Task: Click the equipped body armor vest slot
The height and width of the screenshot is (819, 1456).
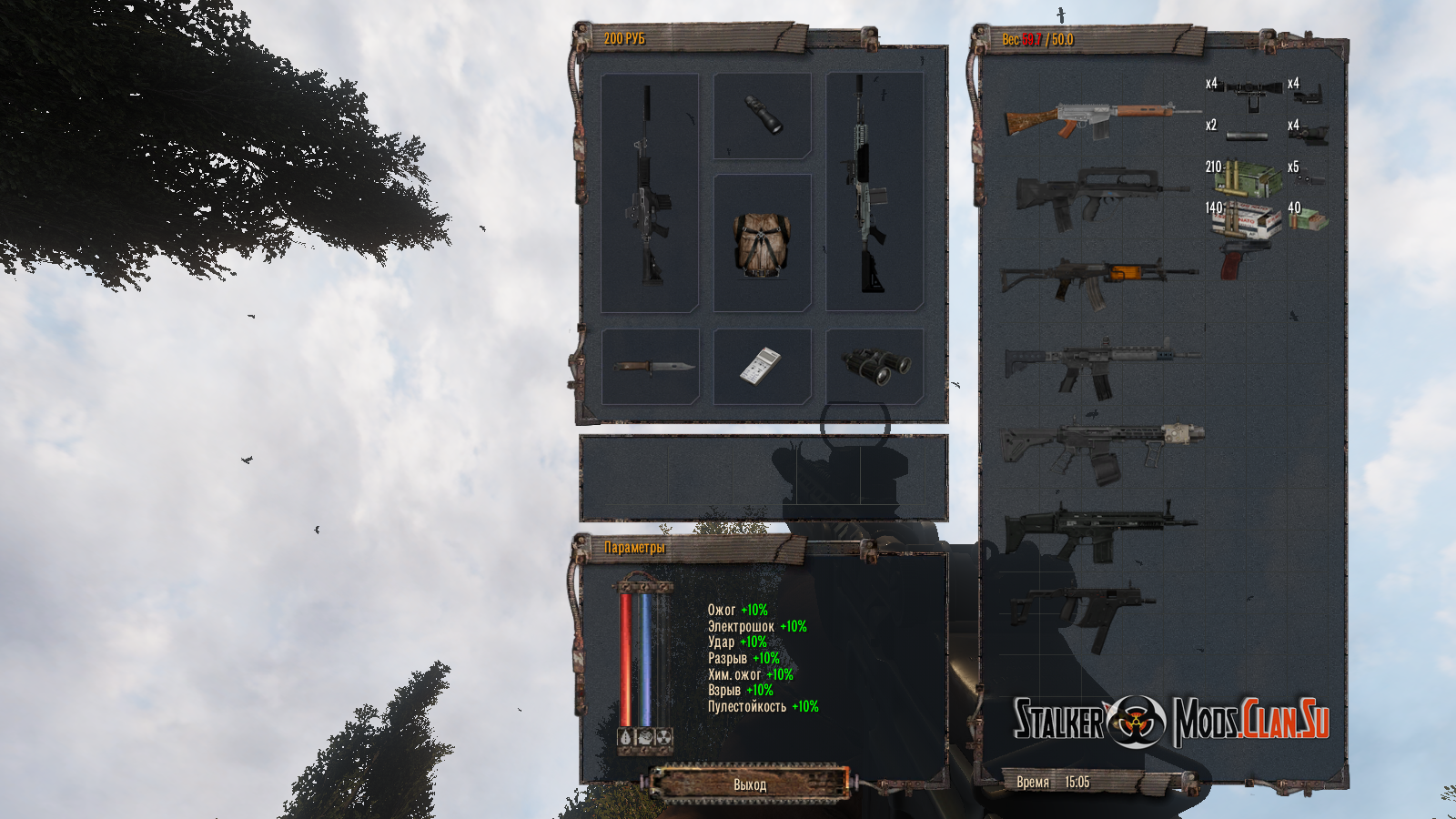Action: [762, 244]
